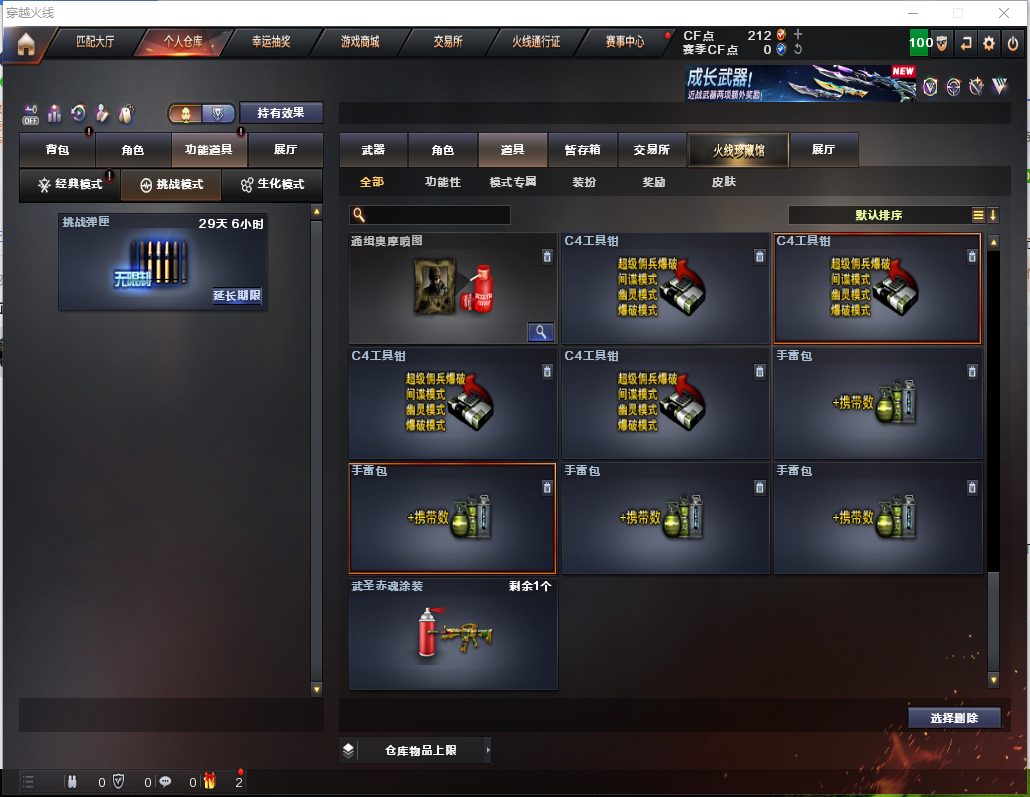Select the 武器 weapons tab

pyautogui.click(x=373, y=150)
